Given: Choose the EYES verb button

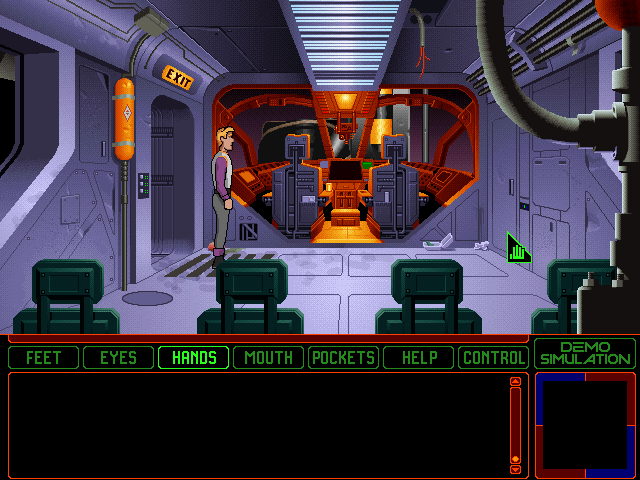Looking at the screenshot, I should click(118, 357).
